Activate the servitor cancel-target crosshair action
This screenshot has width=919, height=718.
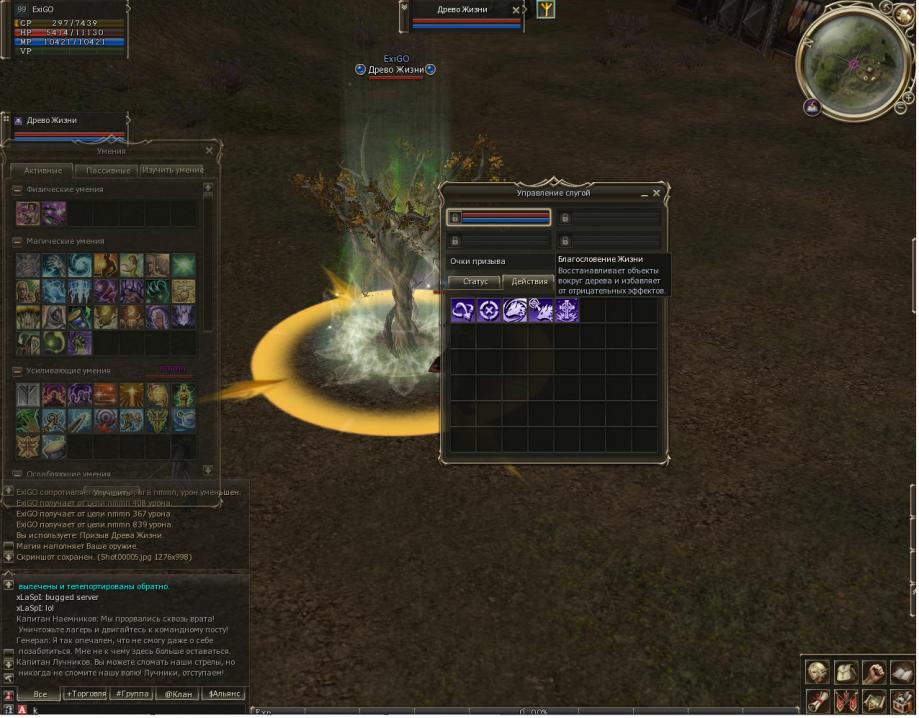pyautogui.click(x=489, y=310)
